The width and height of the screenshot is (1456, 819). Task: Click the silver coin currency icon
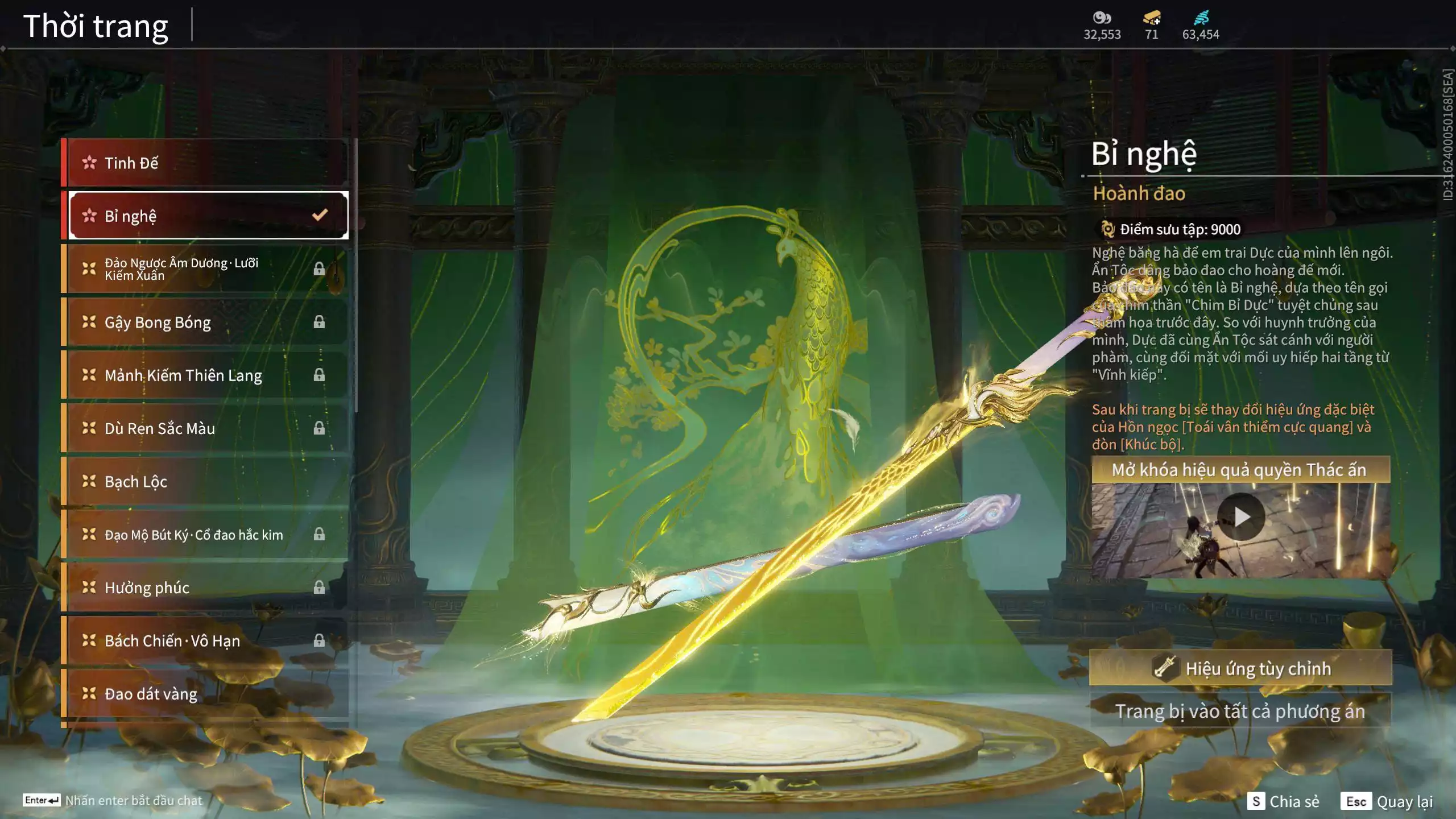pyautogui.click(x=1102, y=18)
